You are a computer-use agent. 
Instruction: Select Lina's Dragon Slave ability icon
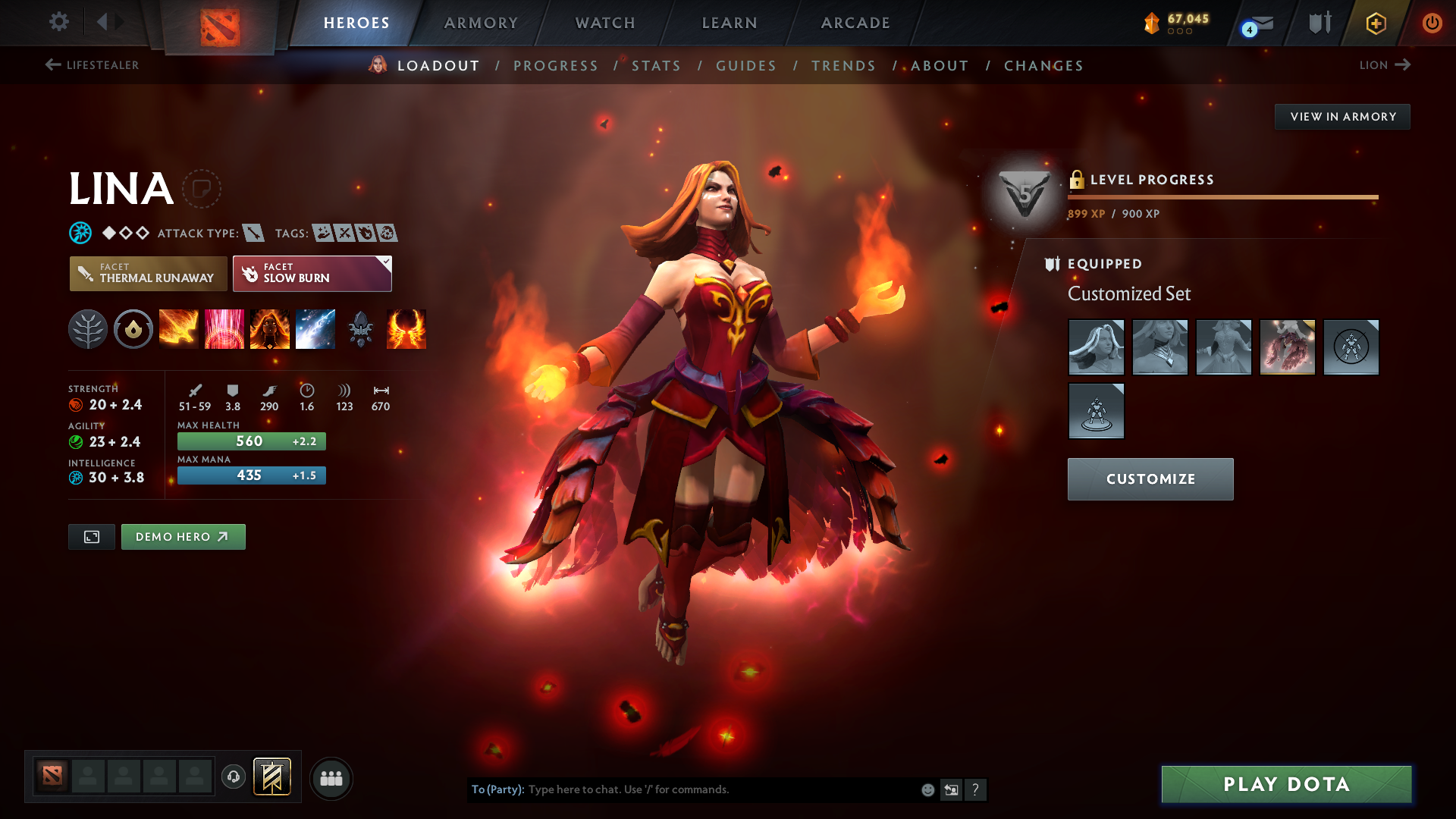pyautogui.click(x=179, y=328)
